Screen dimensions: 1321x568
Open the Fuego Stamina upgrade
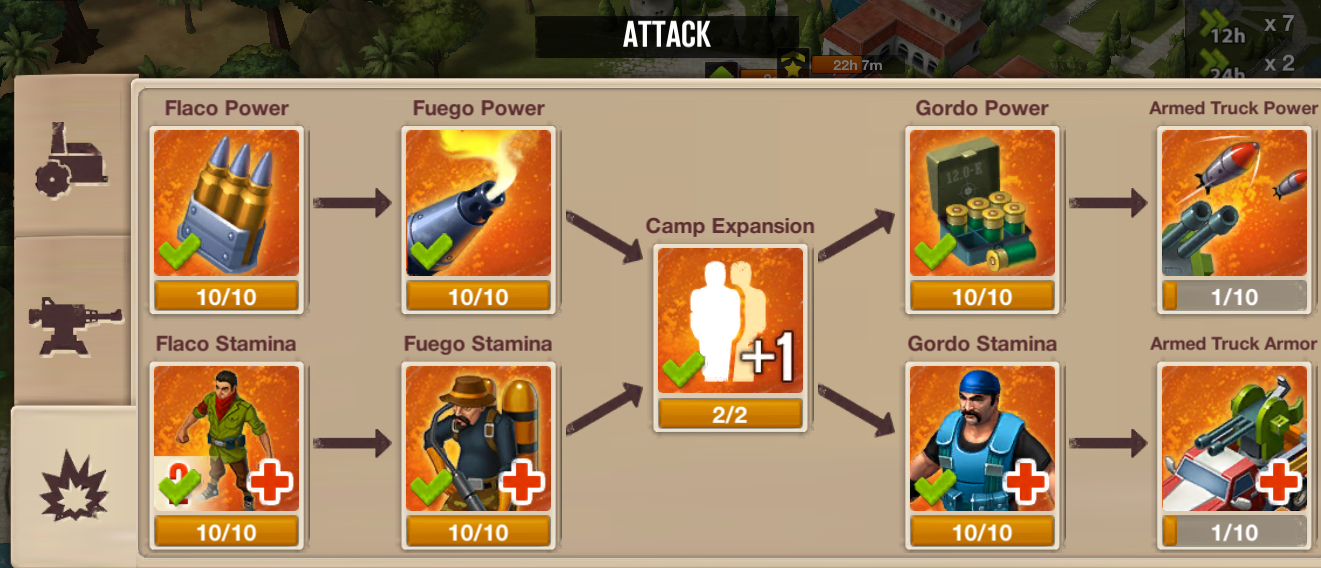tap(478, 439)
